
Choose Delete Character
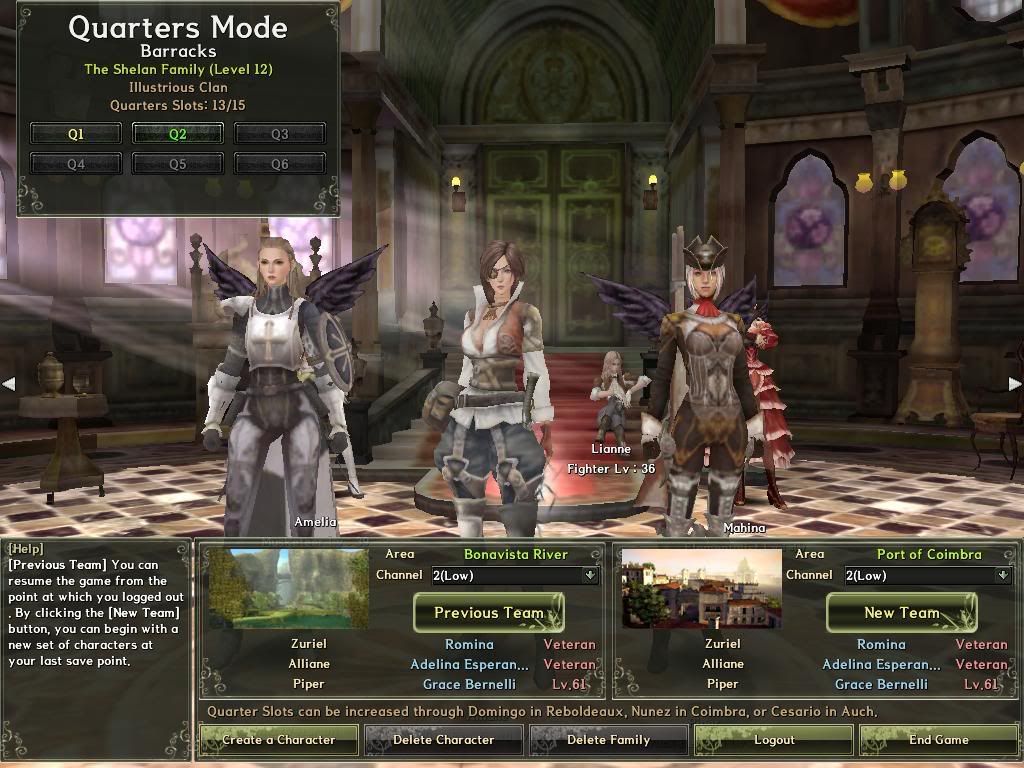tap(443, 740)
